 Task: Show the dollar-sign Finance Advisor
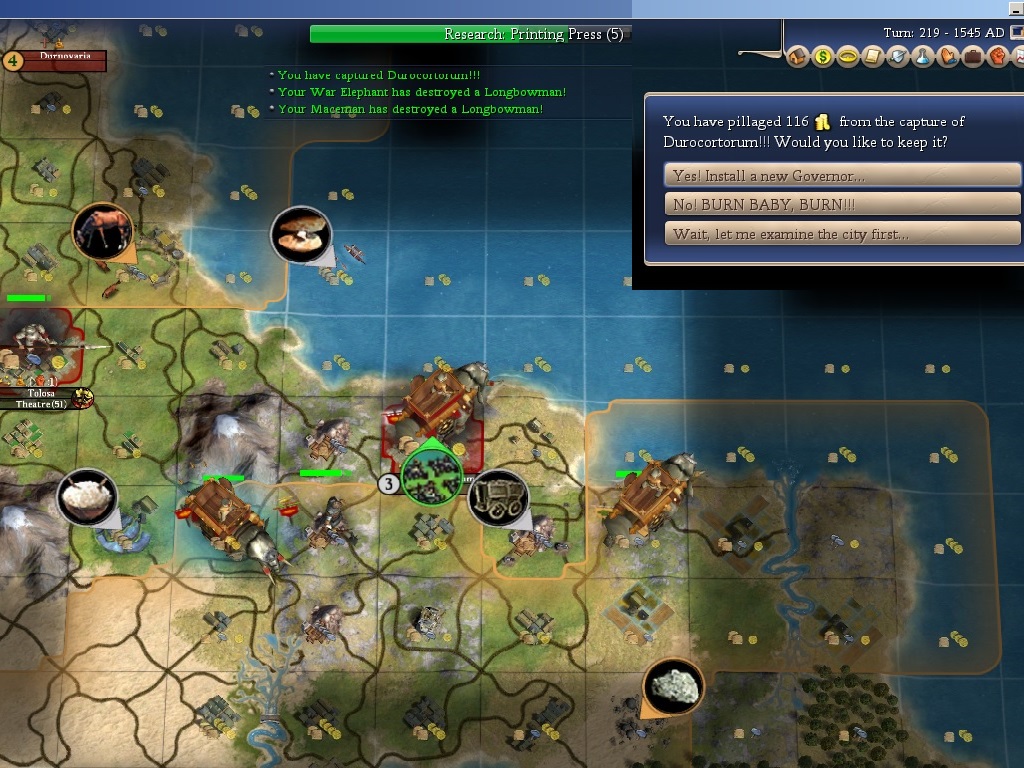(x=823, y=57)
